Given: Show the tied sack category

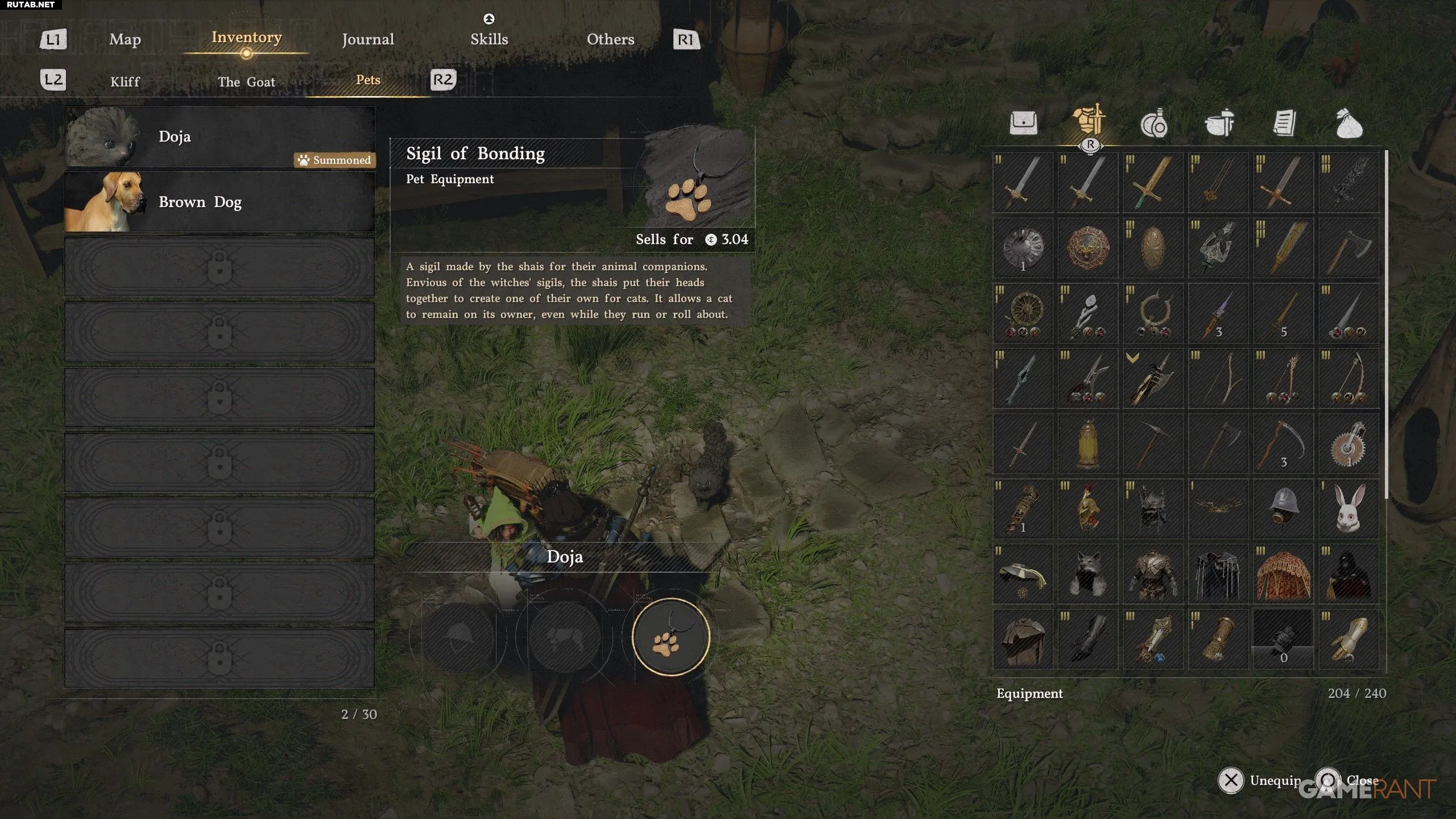Looking at the screenshot, I should coord(1349,124).
